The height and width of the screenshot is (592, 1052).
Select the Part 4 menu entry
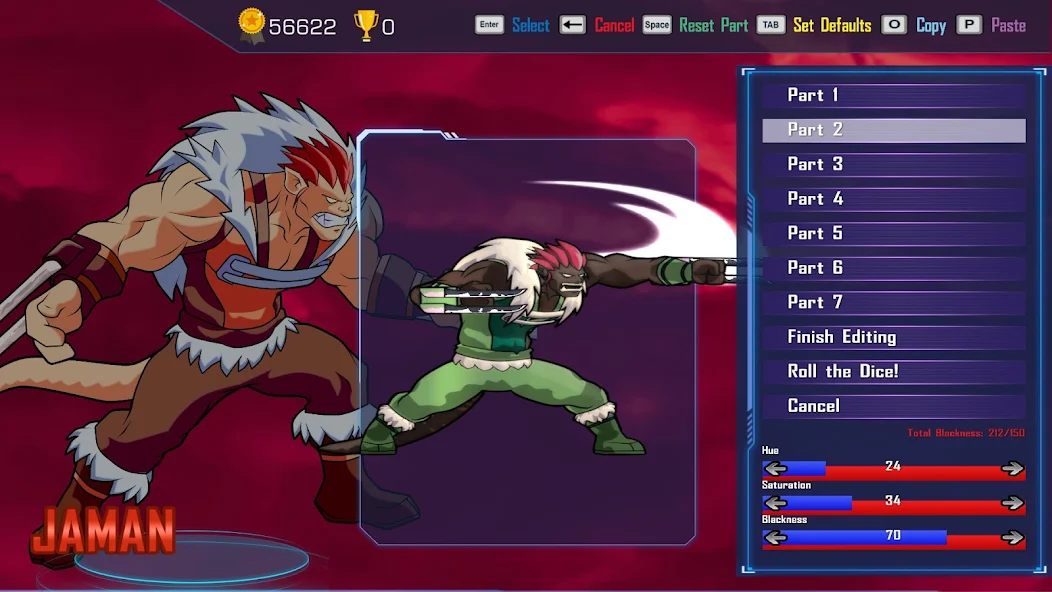click(893, 199)
